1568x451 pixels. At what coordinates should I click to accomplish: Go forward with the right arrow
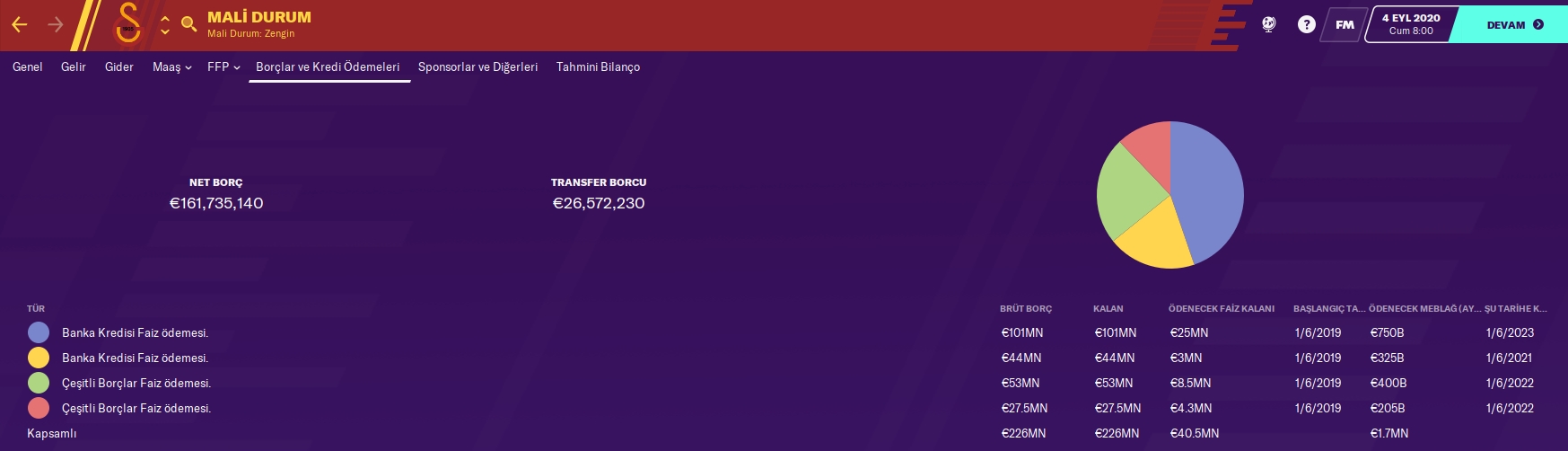[x=56, y=25]
